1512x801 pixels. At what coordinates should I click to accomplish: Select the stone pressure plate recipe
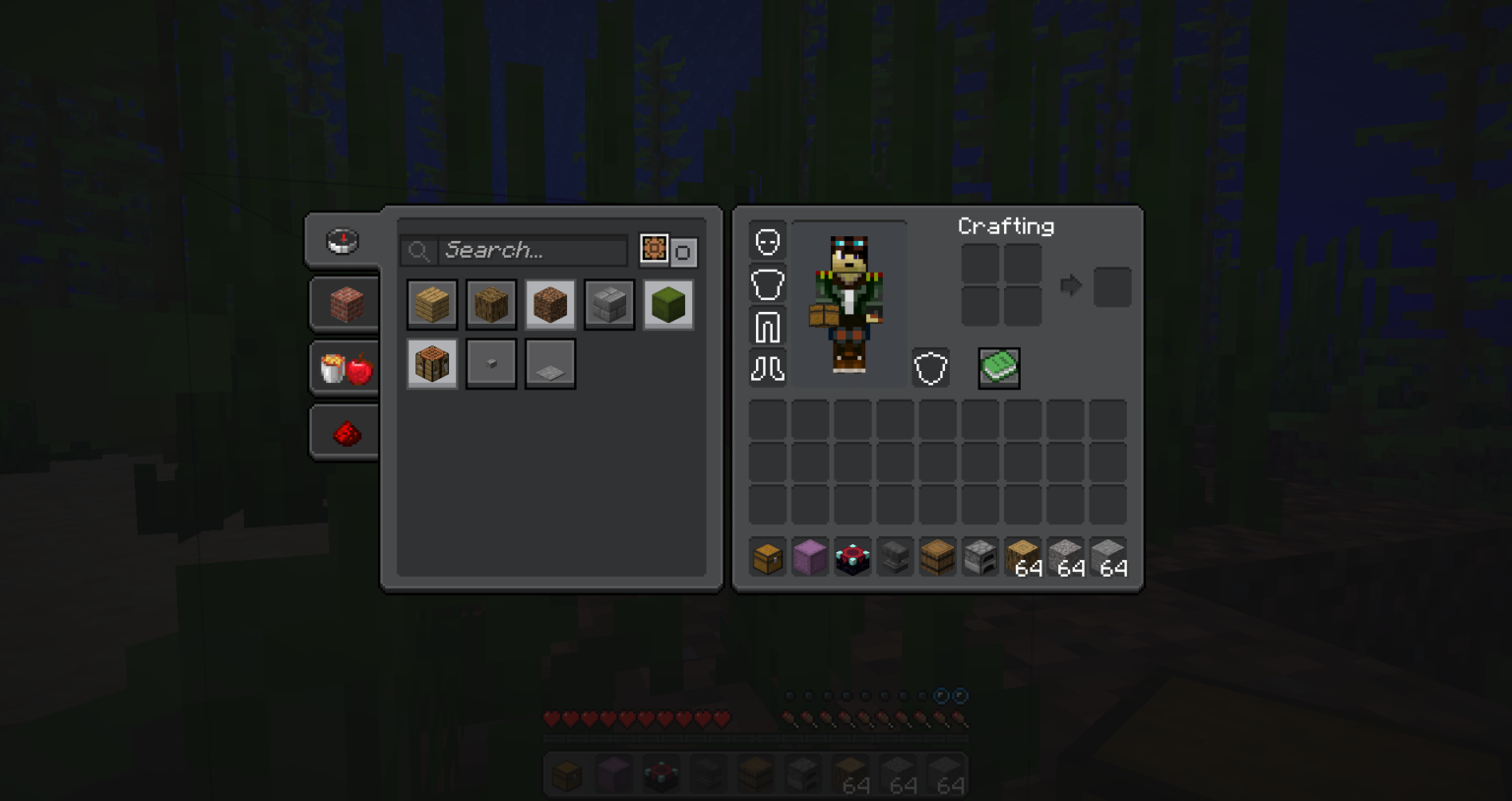click(x=550, y=362)
